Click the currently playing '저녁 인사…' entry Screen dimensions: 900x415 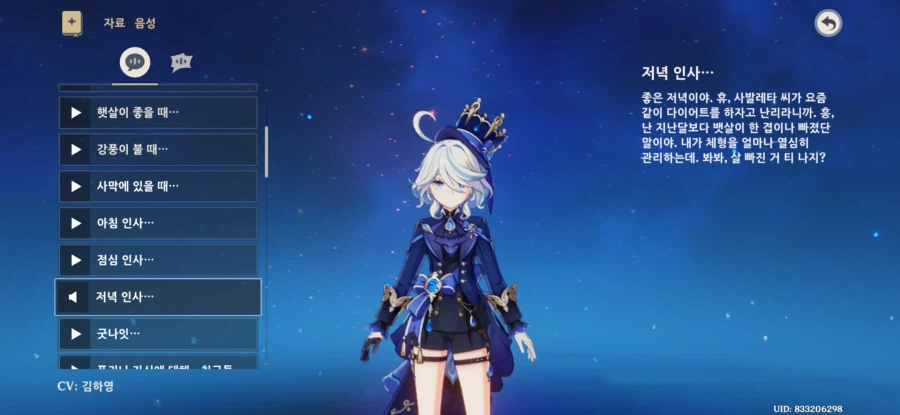tap(158, 297)
